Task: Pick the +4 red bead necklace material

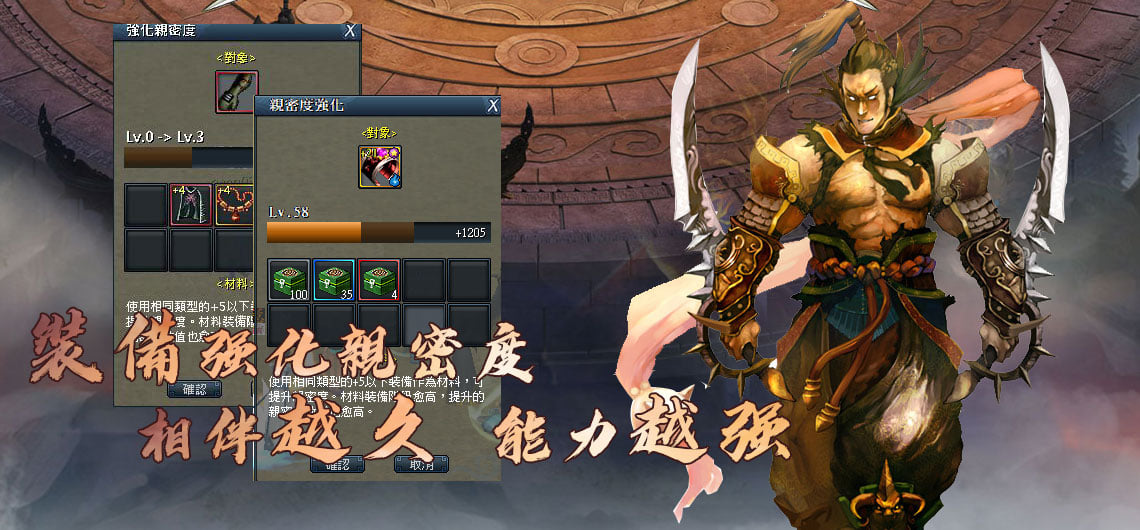Action: [234, 205]
